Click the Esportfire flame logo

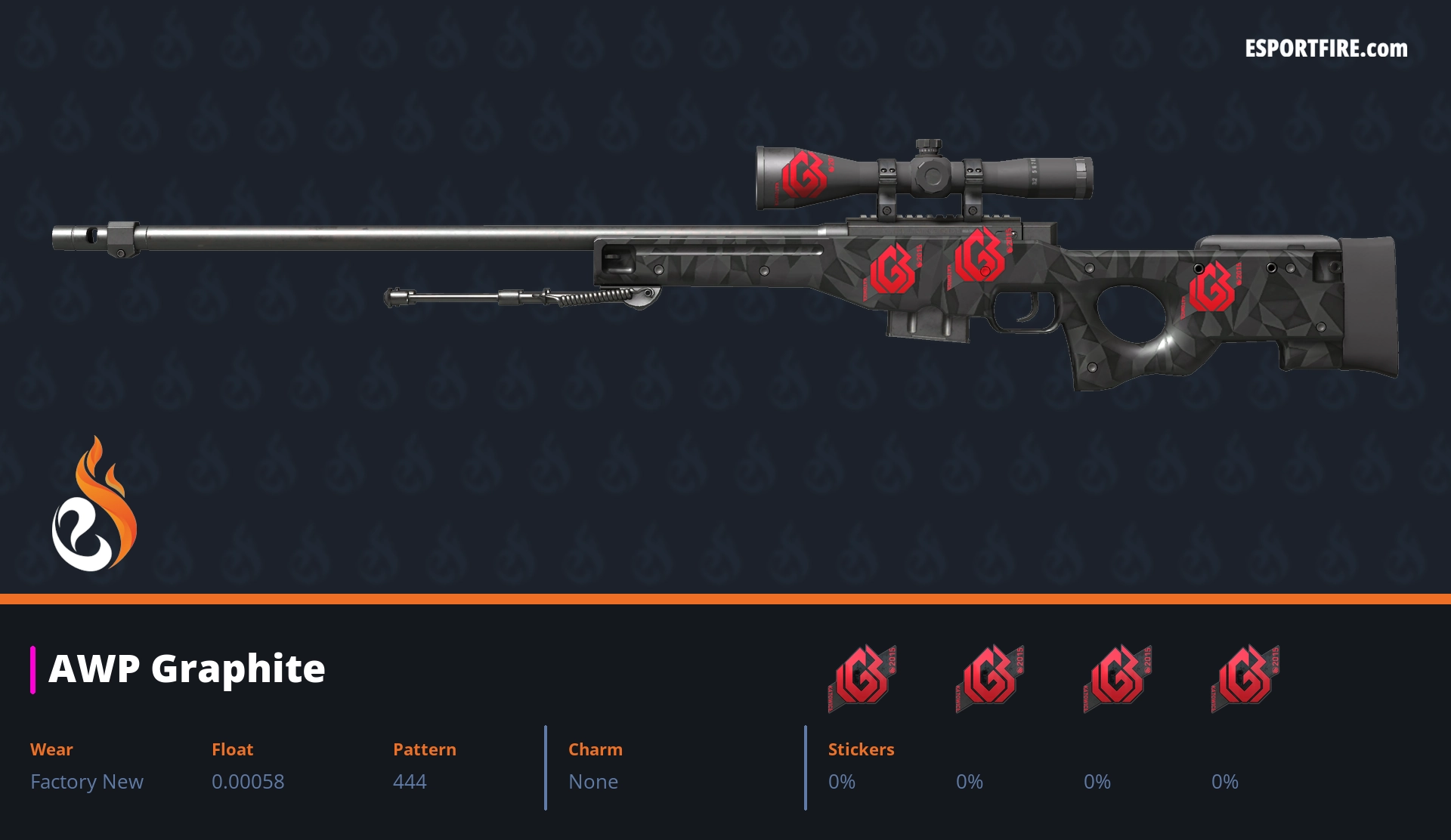(x=94, y=505)
